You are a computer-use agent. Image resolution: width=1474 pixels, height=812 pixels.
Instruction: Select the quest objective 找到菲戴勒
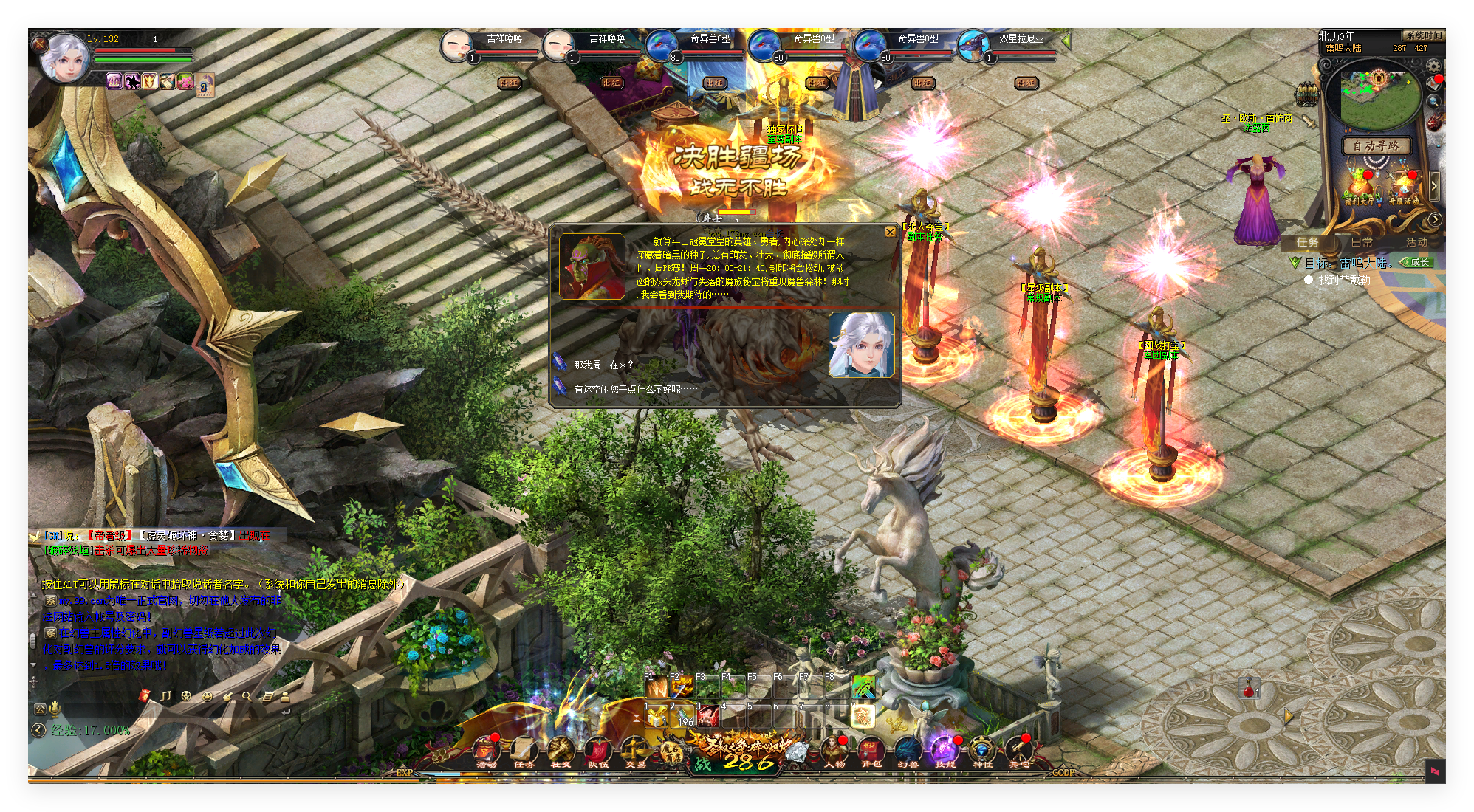[1343, 280]
